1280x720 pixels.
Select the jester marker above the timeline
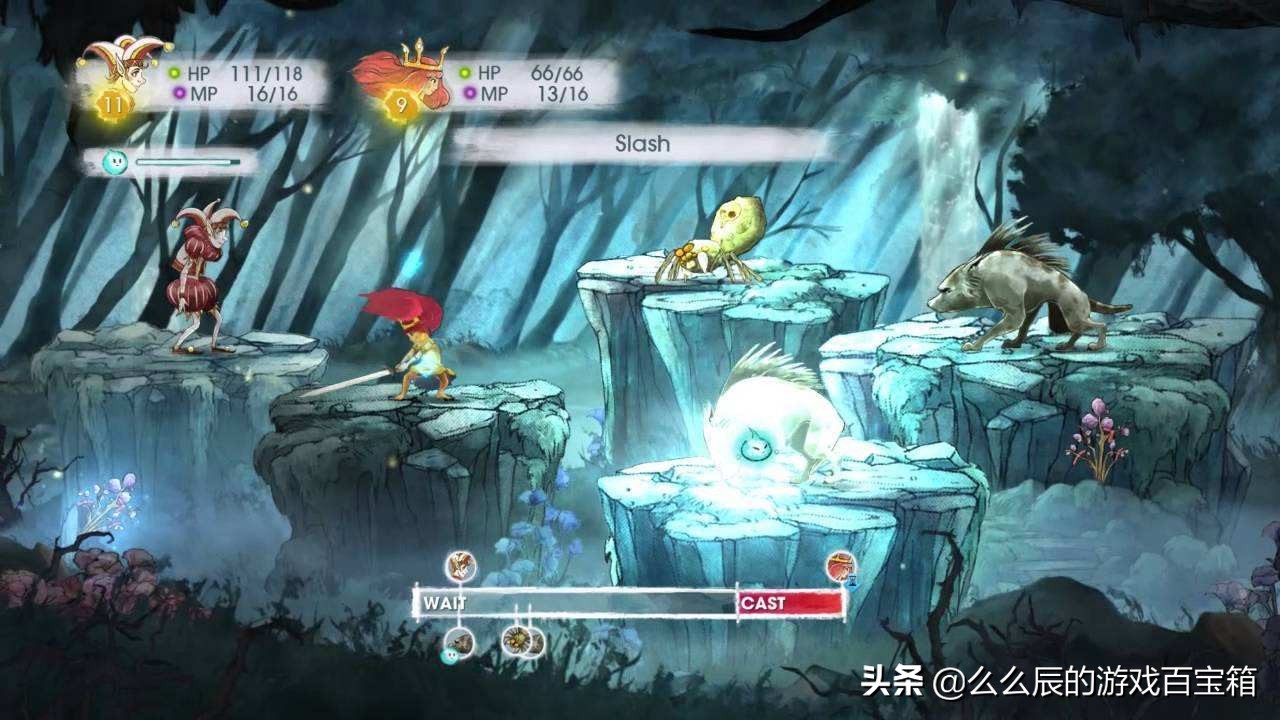[461, 567]
